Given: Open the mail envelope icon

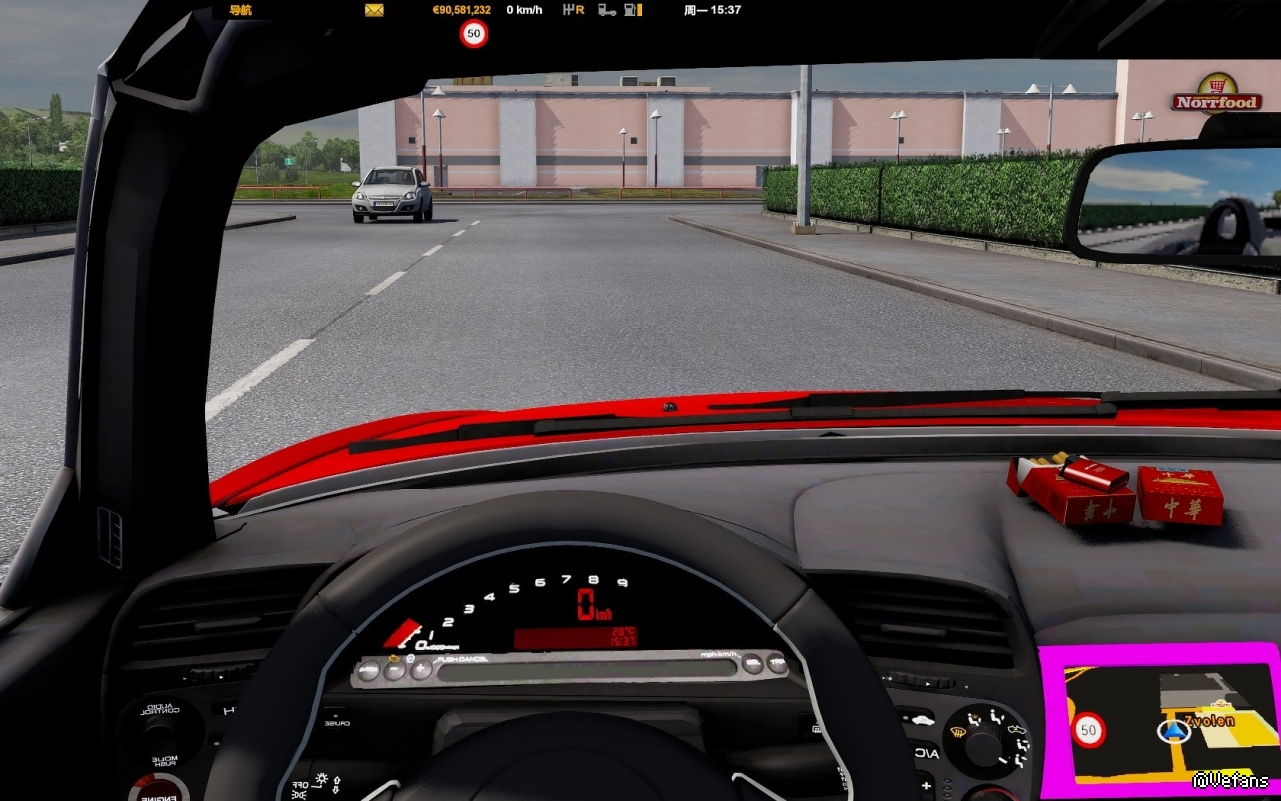Looking at the screenshot, I should tap(374, 10).
